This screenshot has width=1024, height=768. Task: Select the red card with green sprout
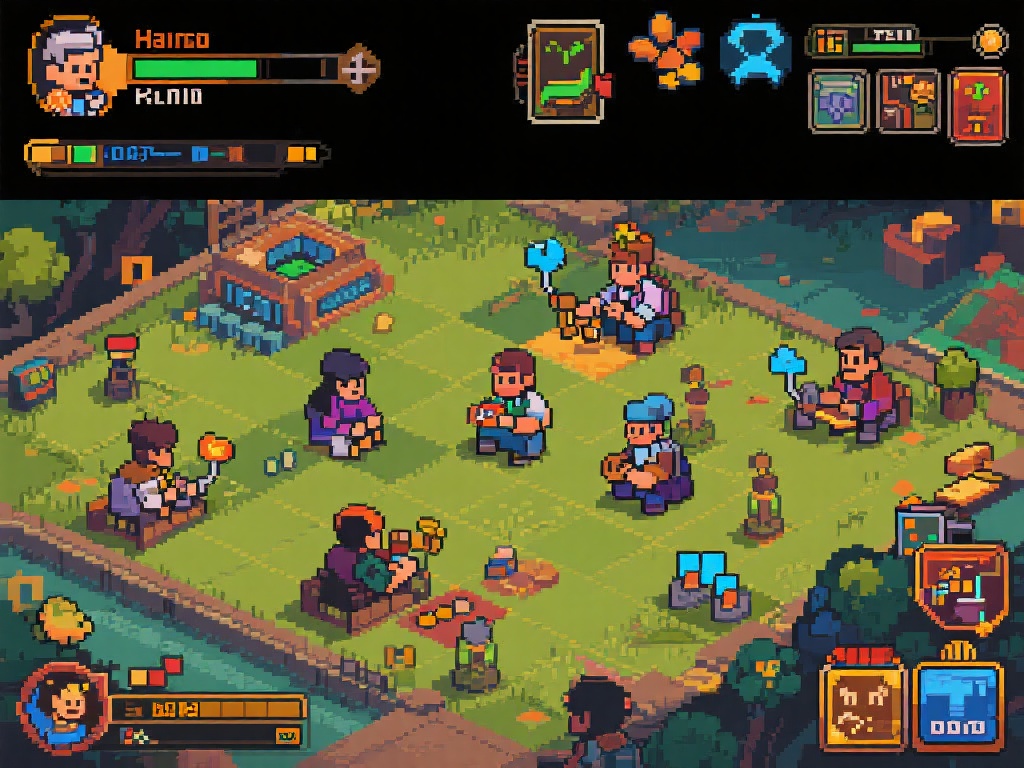coord(977,104)
